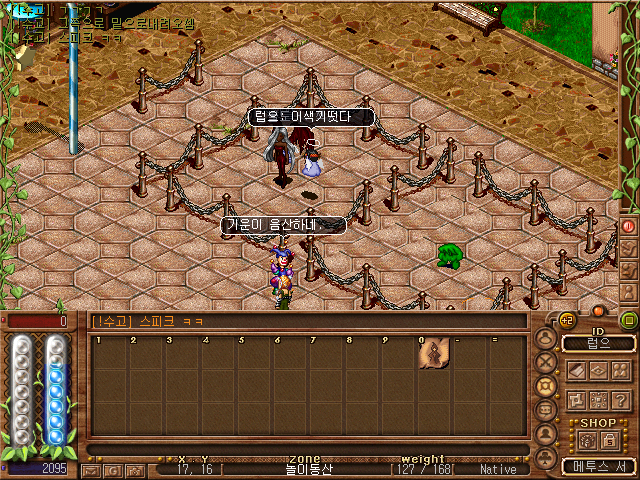Click the yellow +2 badge button

566,320
